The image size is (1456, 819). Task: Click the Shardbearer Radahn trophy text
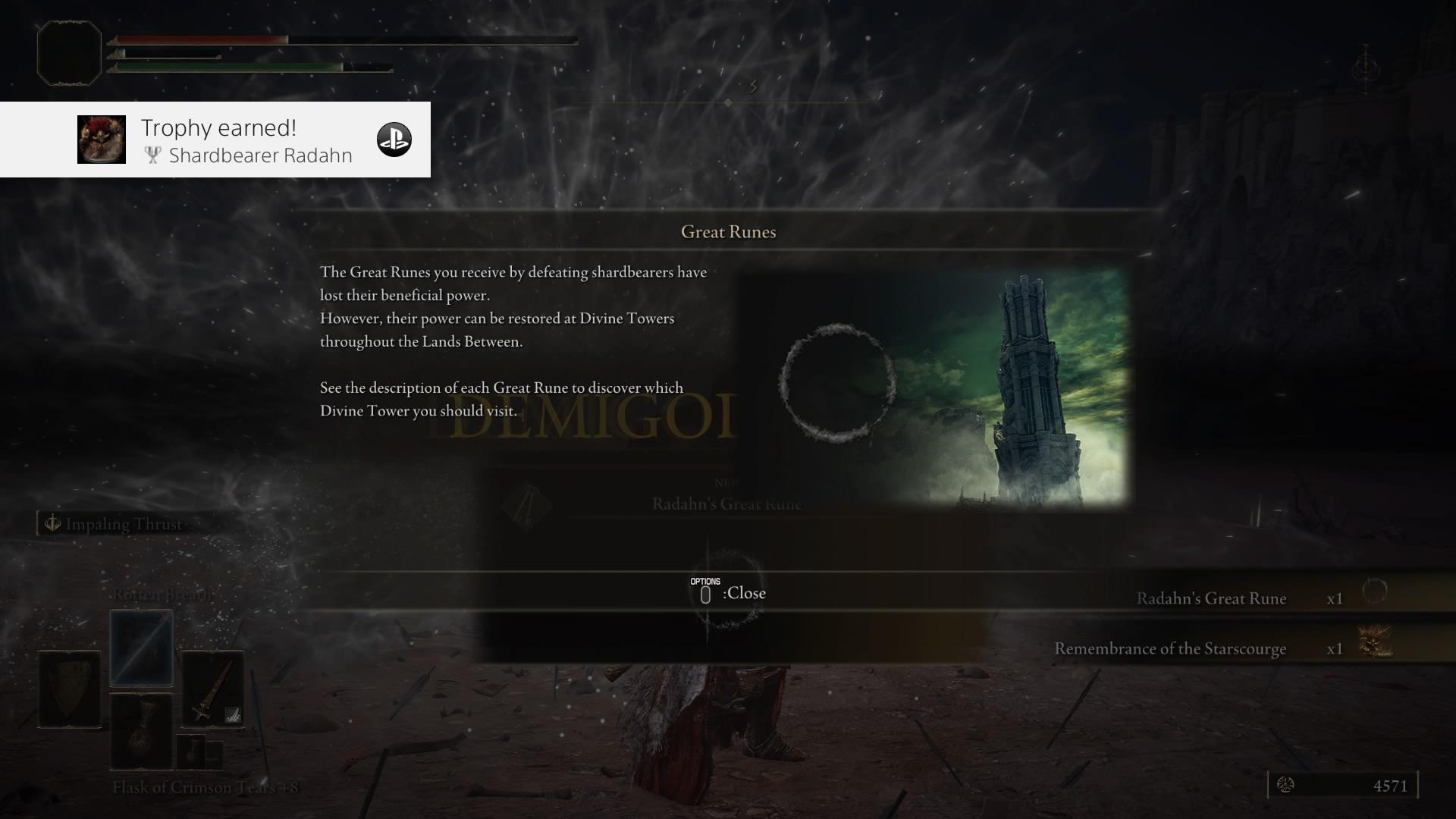[x=261, y=155]
